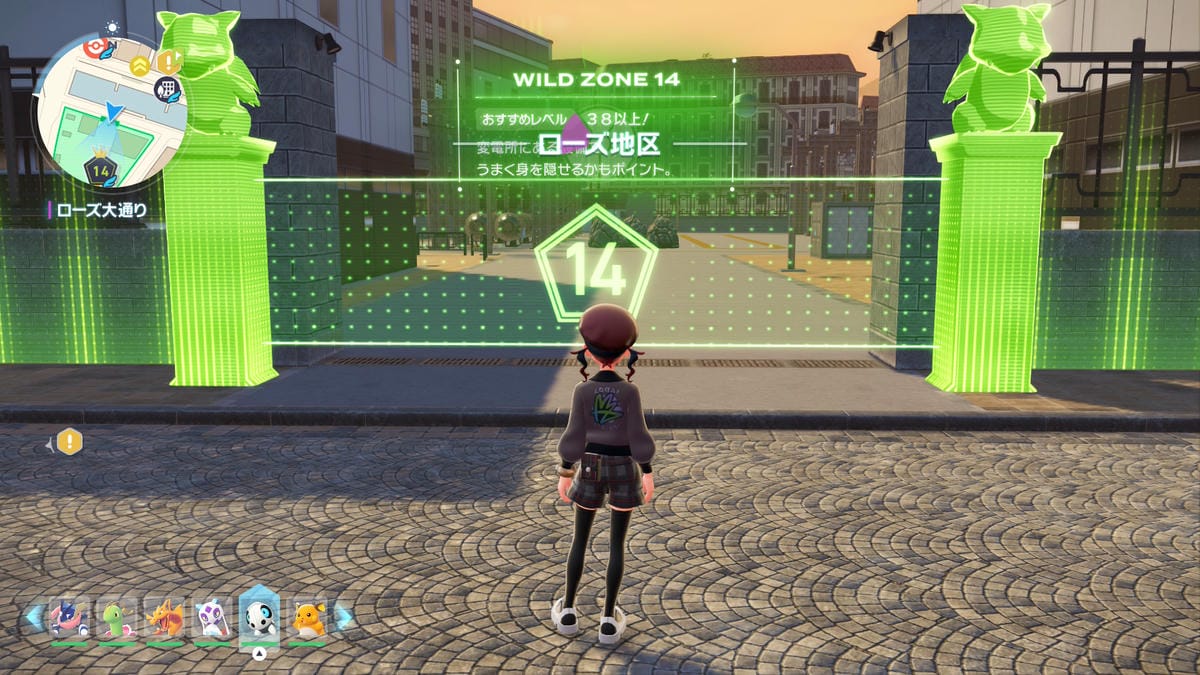Pick Charizard from the party bar
Image resolution: width=1200 pixels, height=675 pixels.
(166, 618)
